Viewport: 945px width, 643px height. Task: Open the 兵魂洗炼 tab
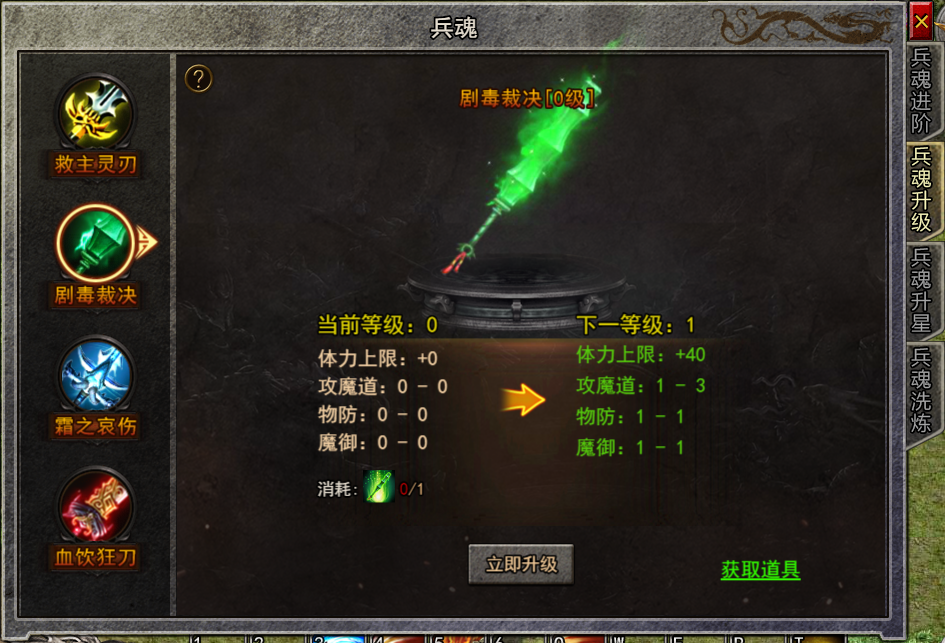(x=921, y=391)
